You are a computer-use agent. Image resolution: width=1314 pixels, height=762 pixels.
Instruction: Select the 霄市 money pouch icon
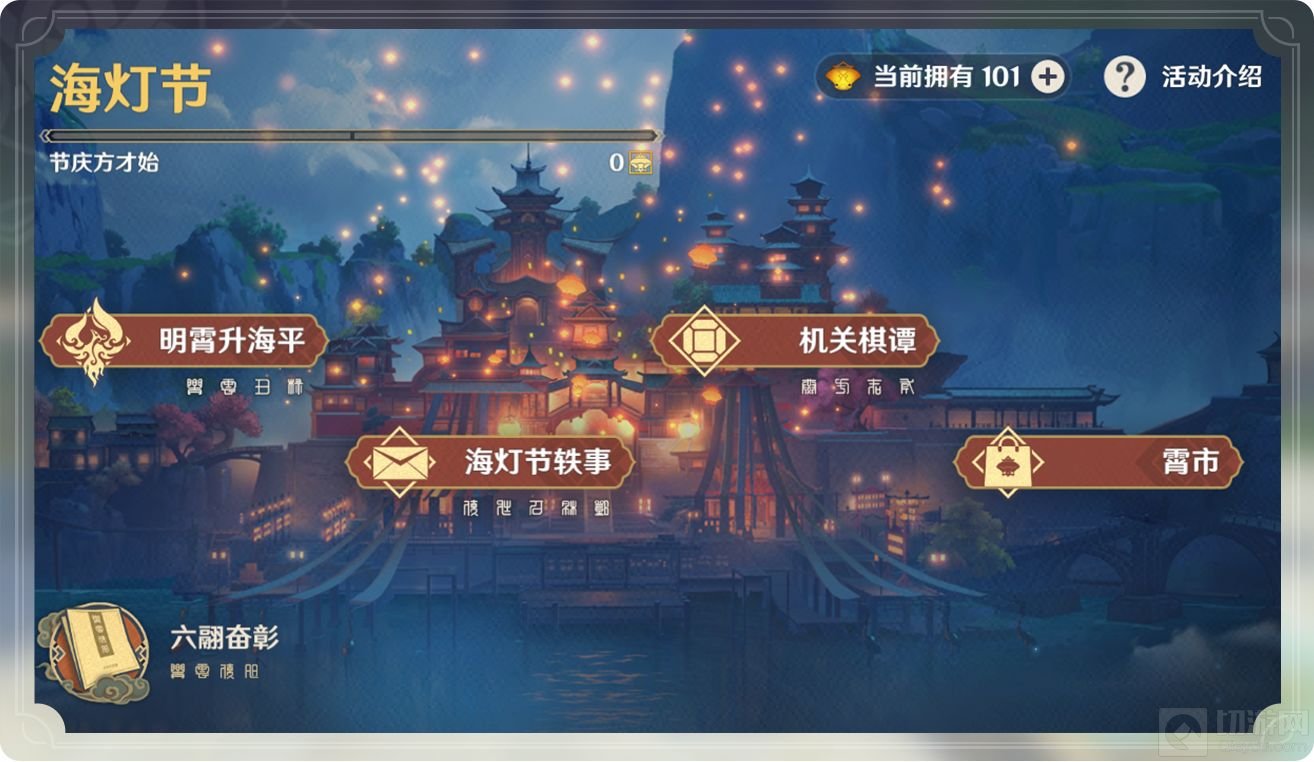[1009, 462]
